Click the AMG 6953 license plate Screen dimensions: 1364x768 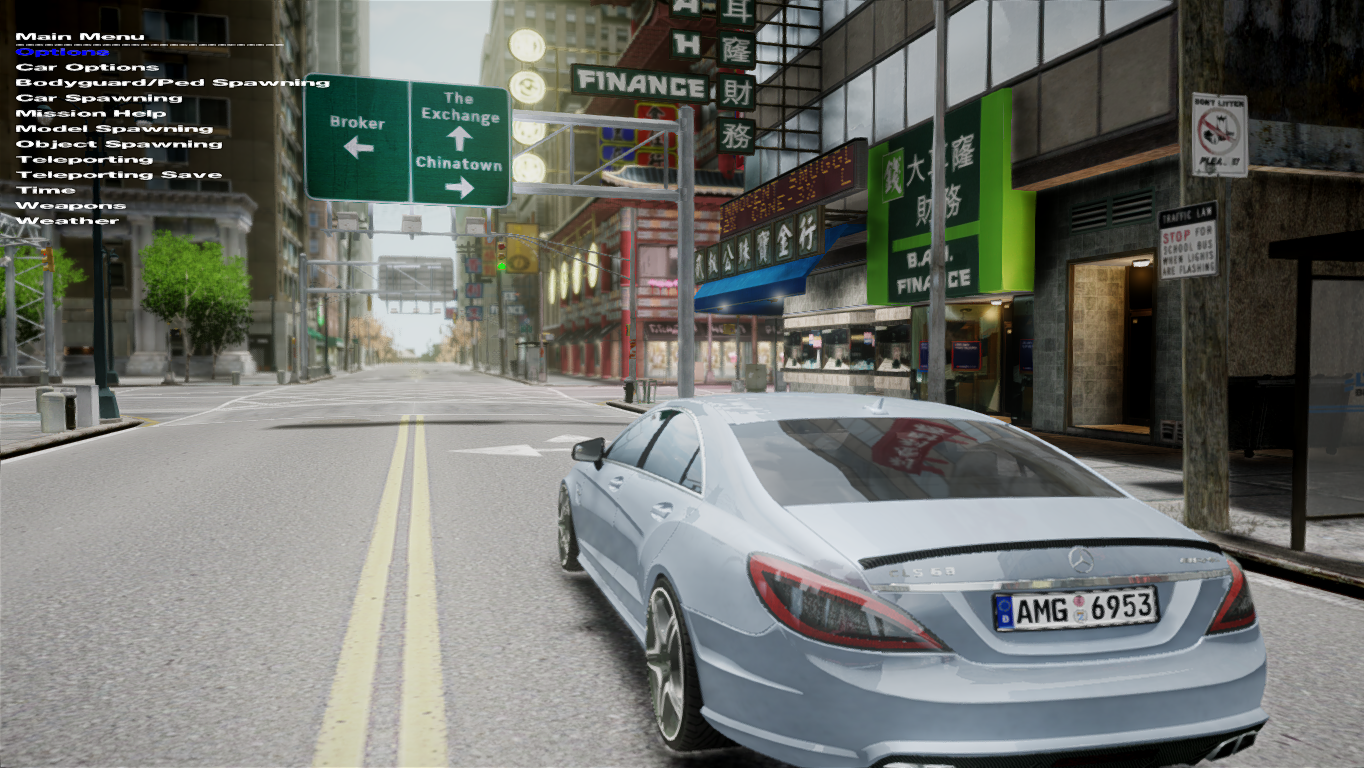pos(1075,609)
